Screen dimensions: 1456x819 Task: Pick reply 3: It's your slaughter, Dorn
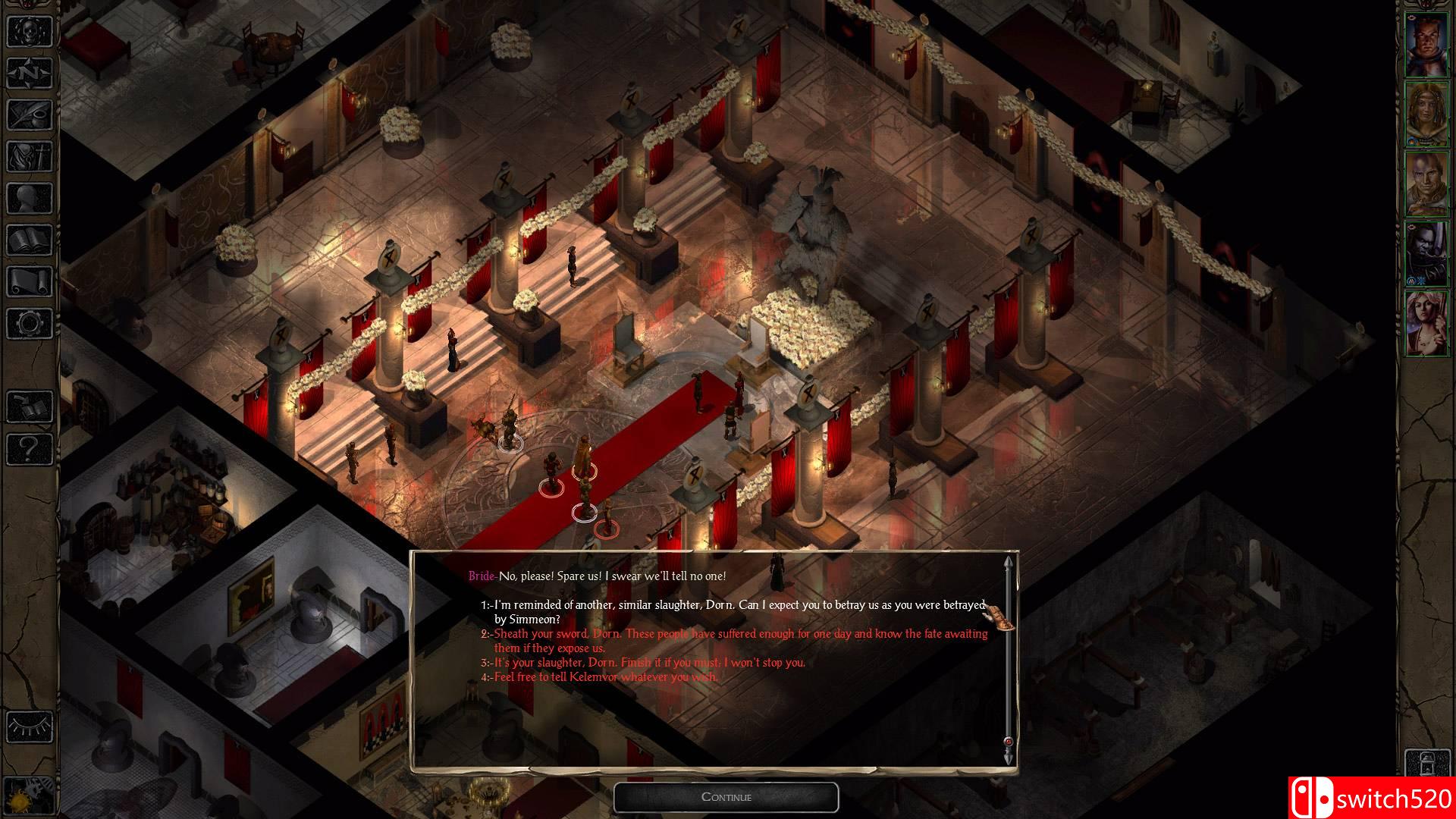click(x=648, y=663)
